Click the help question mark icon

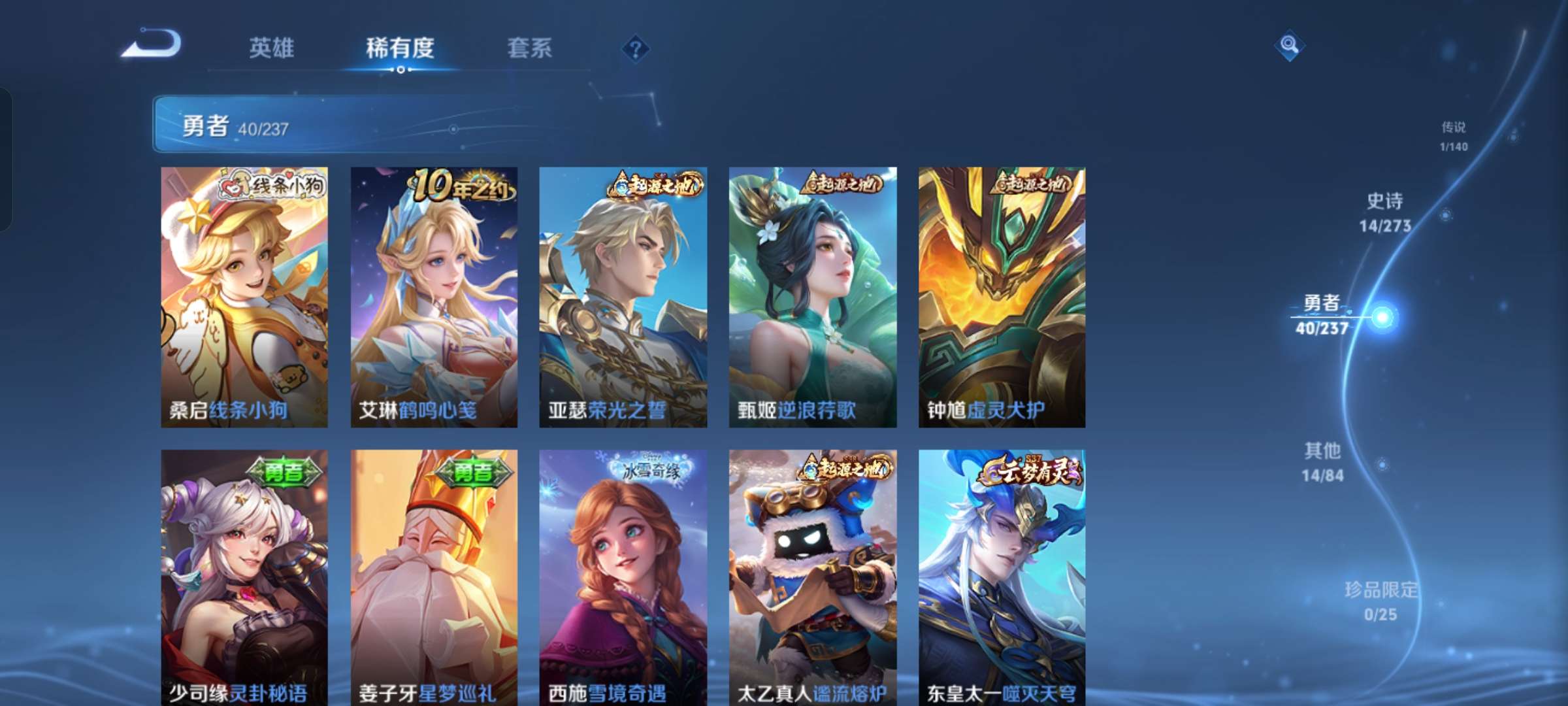click(635, 47)
